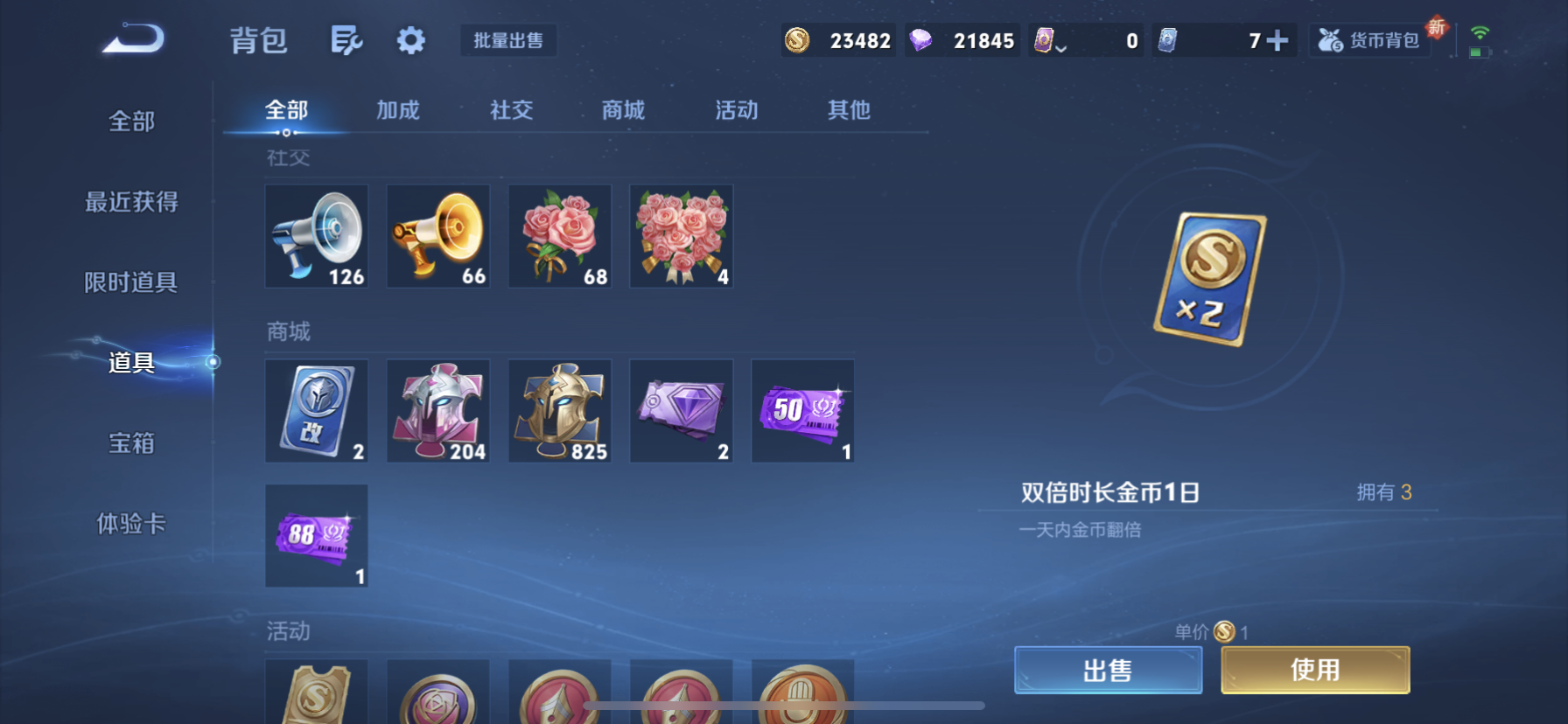The image size is (1568, 724).
Task: Select the pink roses bouquet item
Action: 559,235
